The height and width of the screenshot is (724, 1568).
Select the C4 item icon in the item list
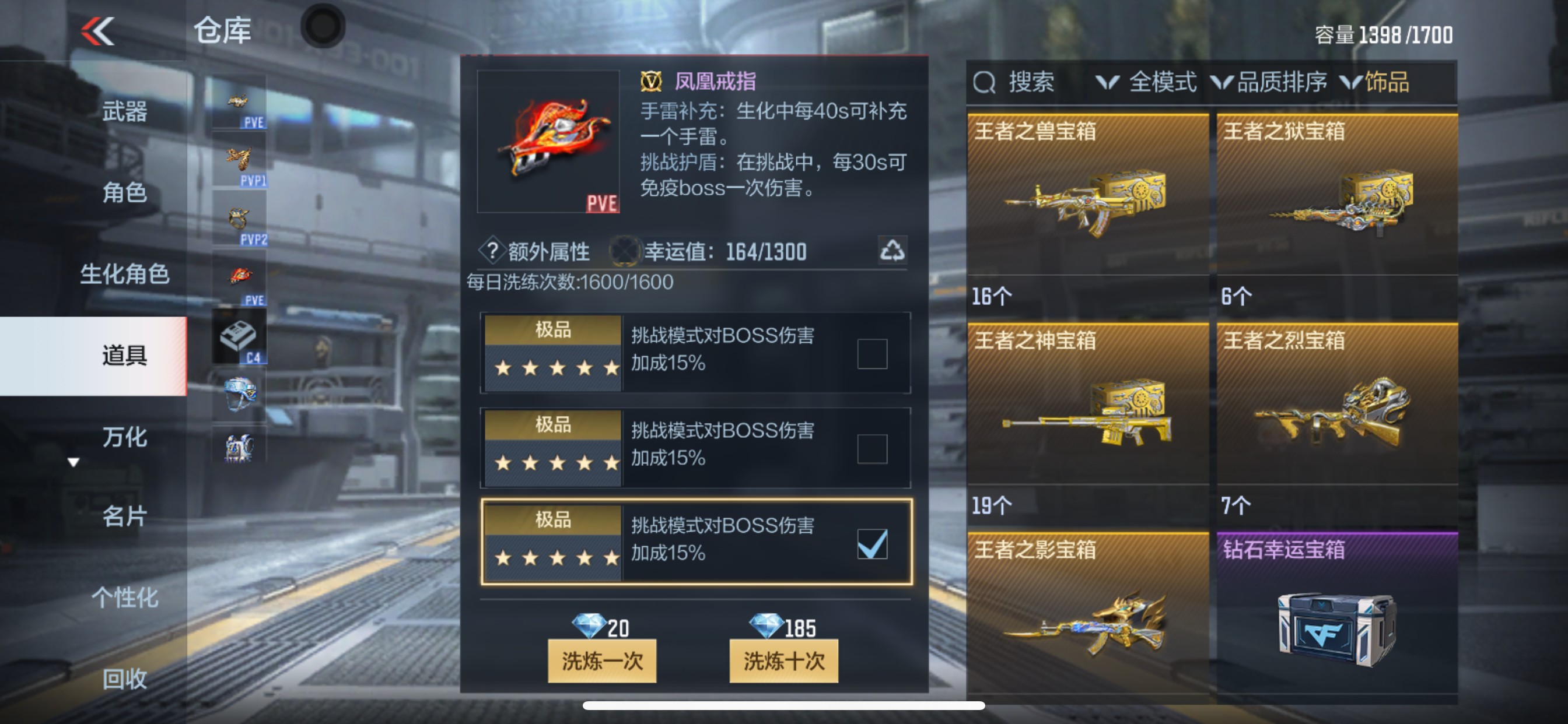239,336
